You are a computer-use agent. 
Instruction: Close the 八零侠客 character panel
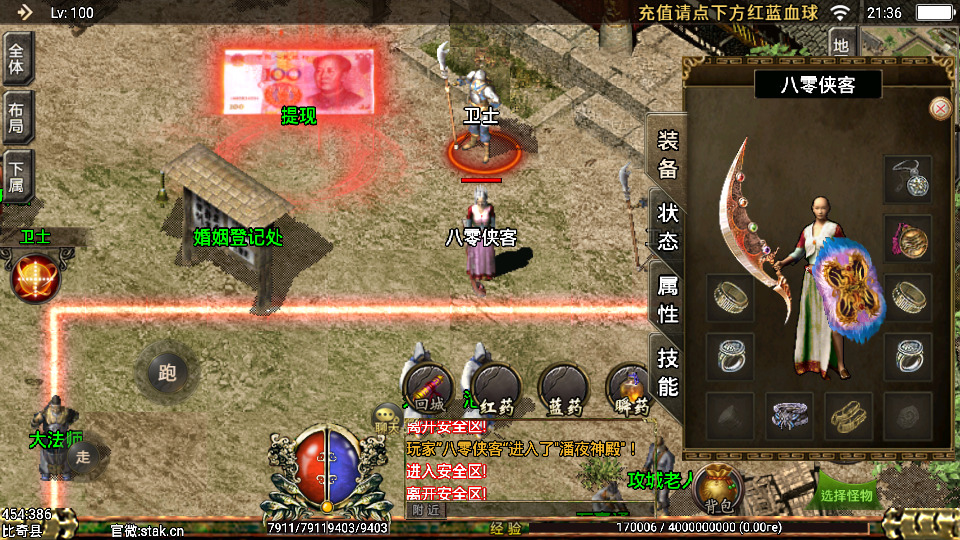click(x=940, y=108)
